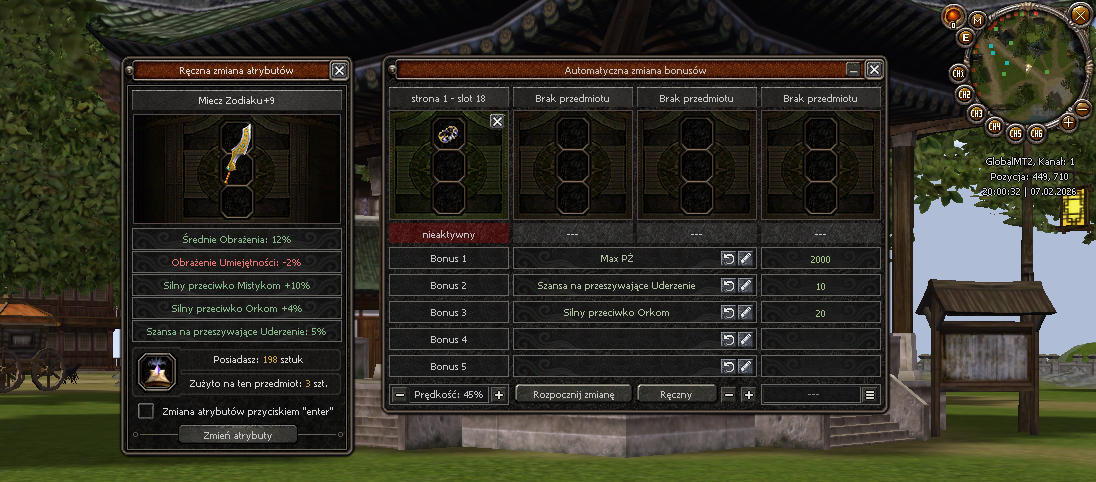Edit the Bonus 3 Silny przeciwko Orkom entry
Viewport: 1096px width, 482px height.
click(x=745, y=313)
